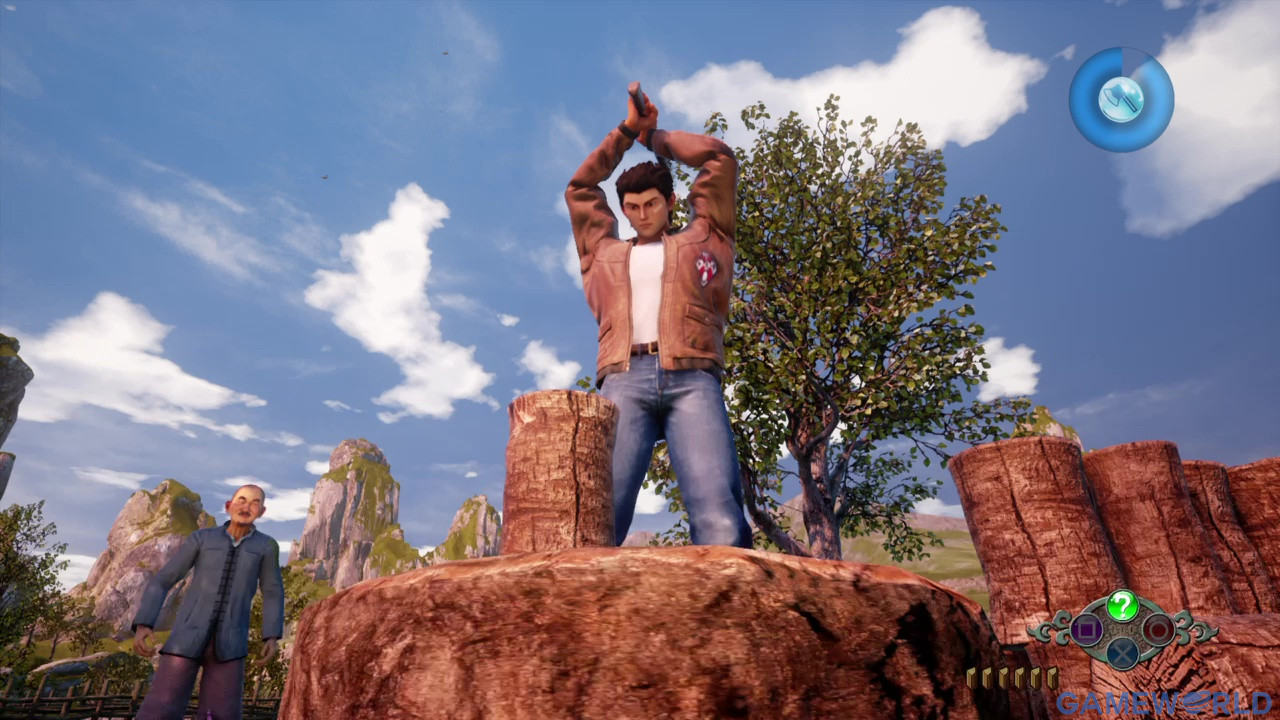Screen dimensions: 1280x720
Task: Click the axe icon in the circular gauge
Action: [1120, 99]
